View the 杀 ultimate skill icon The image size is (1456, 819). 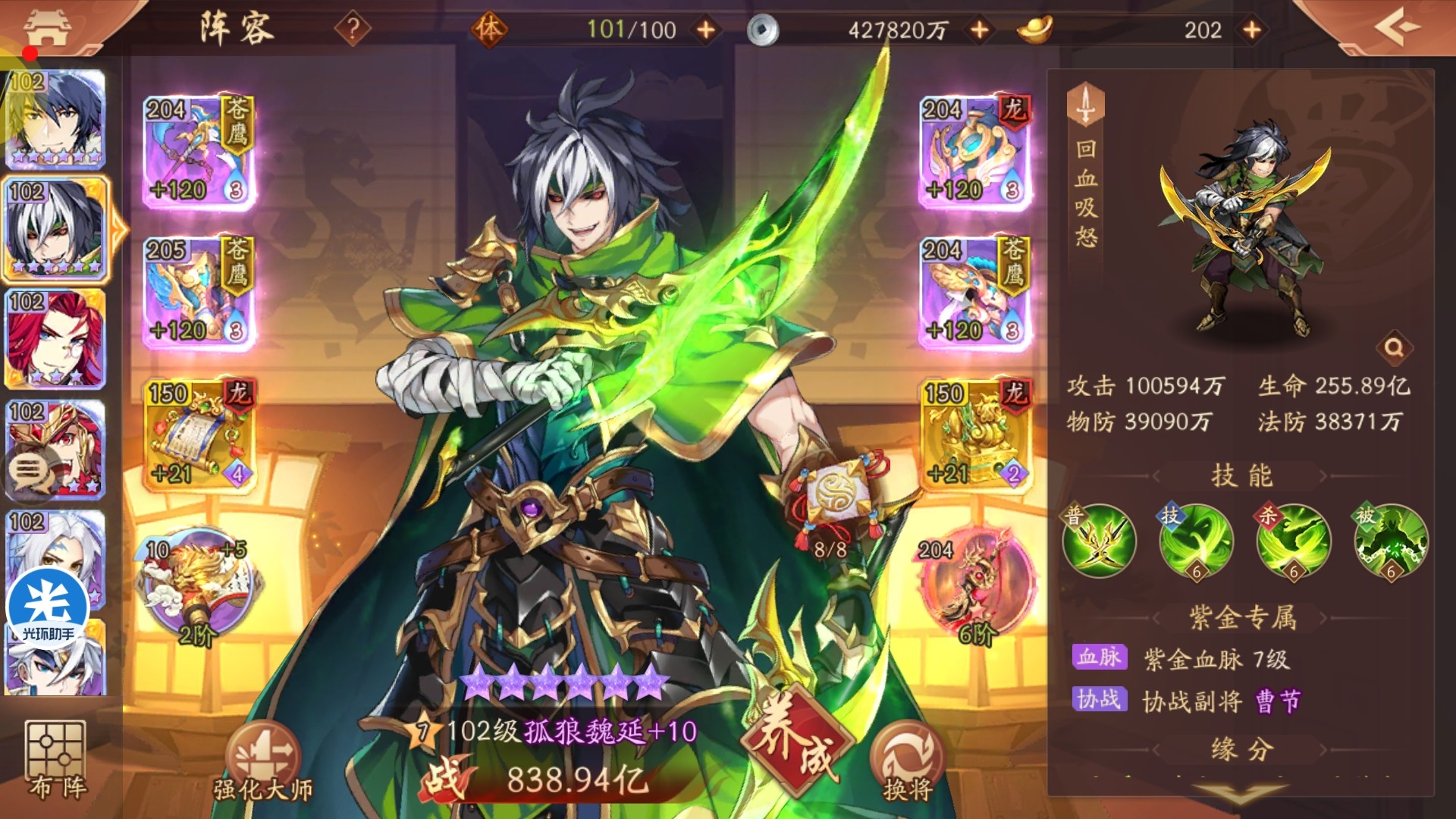1293,541
